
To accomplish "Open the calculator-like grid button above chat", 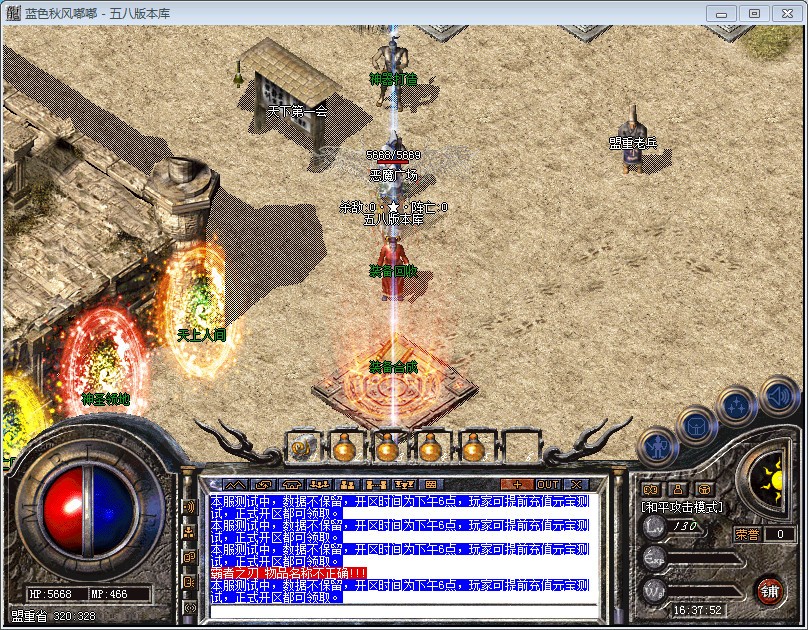I will tap(432, 484).
